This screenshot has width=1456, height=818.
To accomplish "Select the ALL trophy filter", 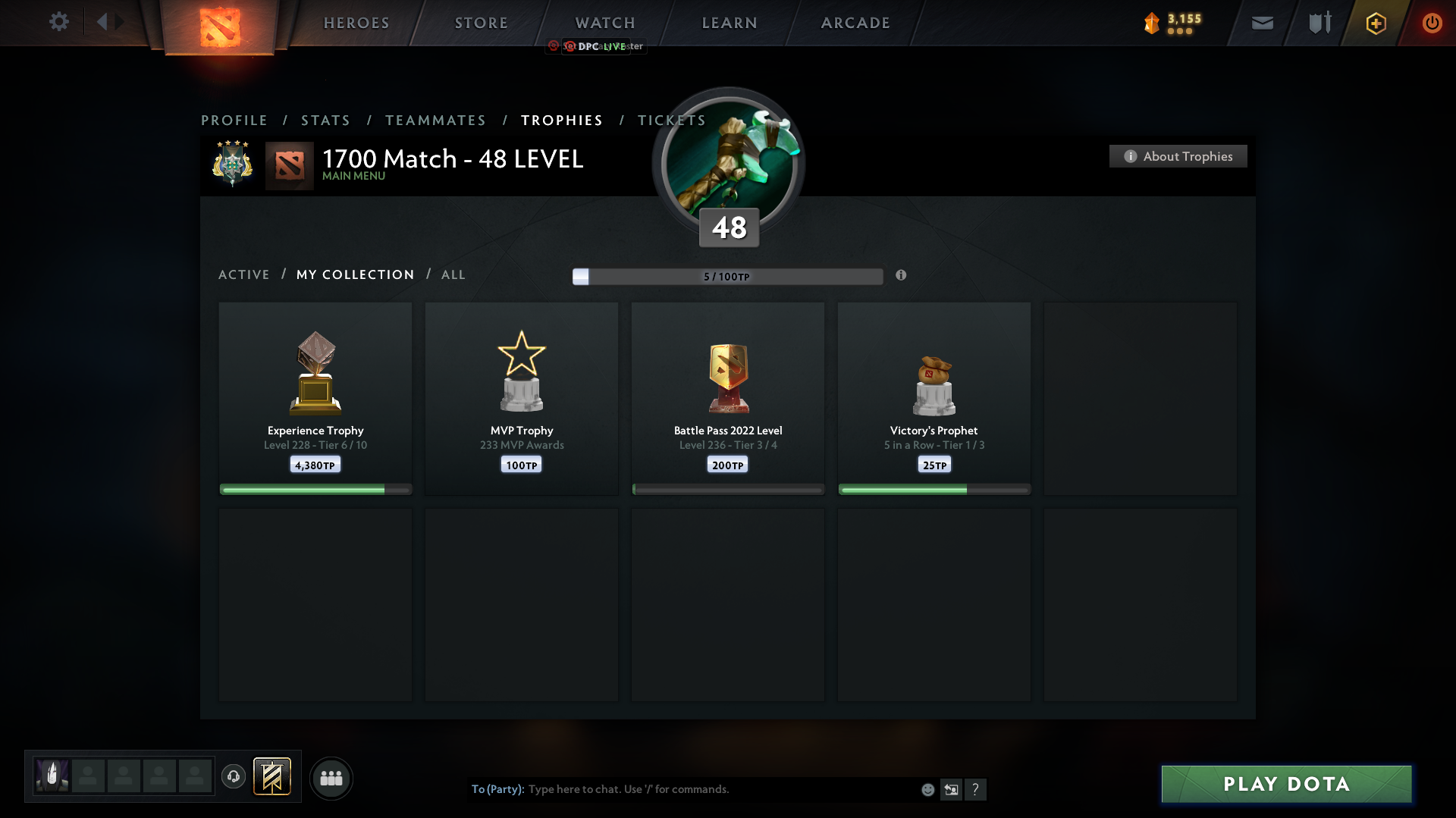I will (453, 274).
